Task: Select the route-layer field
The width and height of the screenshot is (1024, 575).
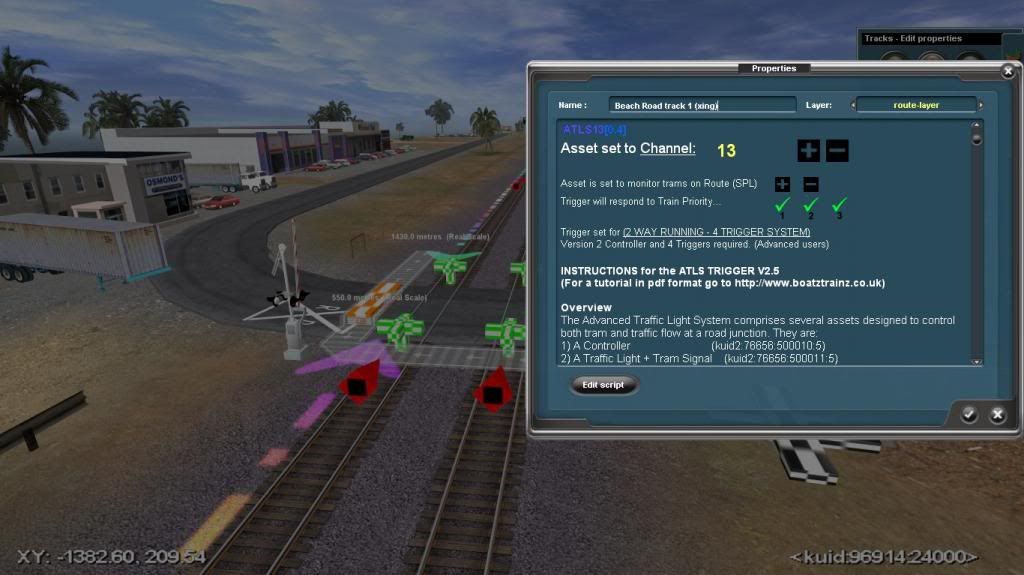Action: tap(915, 105)
